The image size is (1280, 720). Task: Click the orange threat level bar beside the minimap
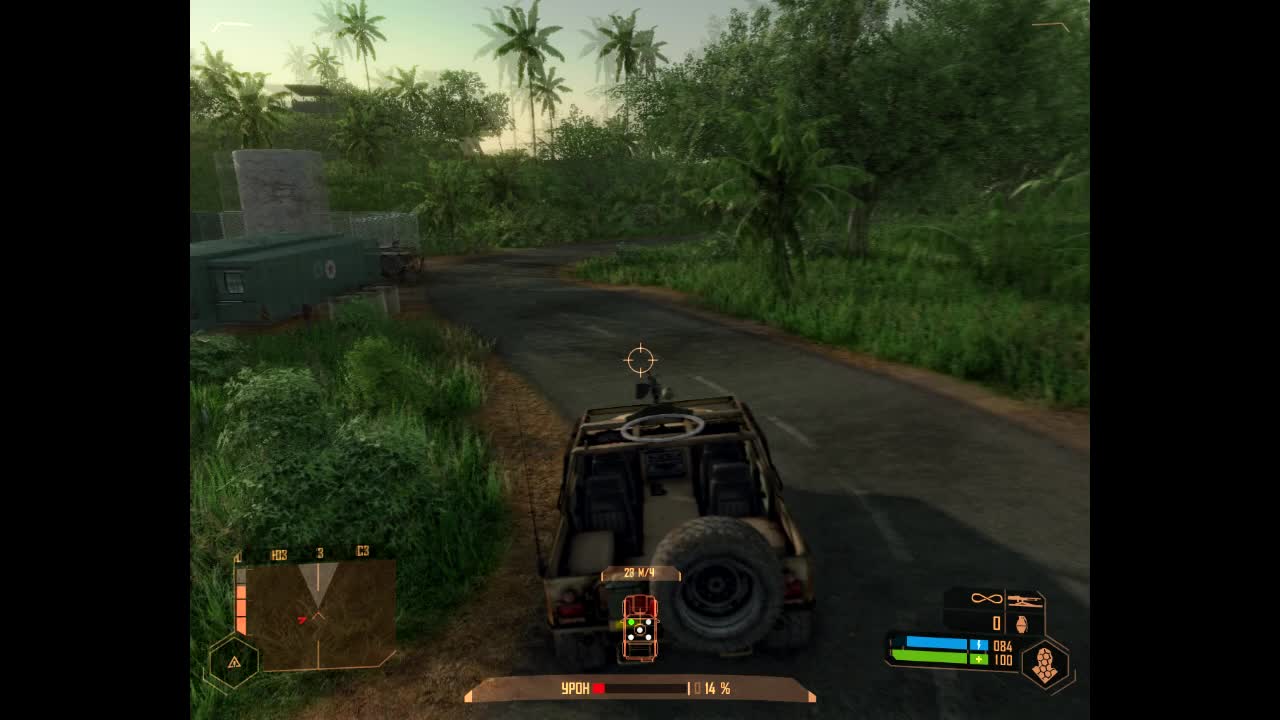point(241,604)
